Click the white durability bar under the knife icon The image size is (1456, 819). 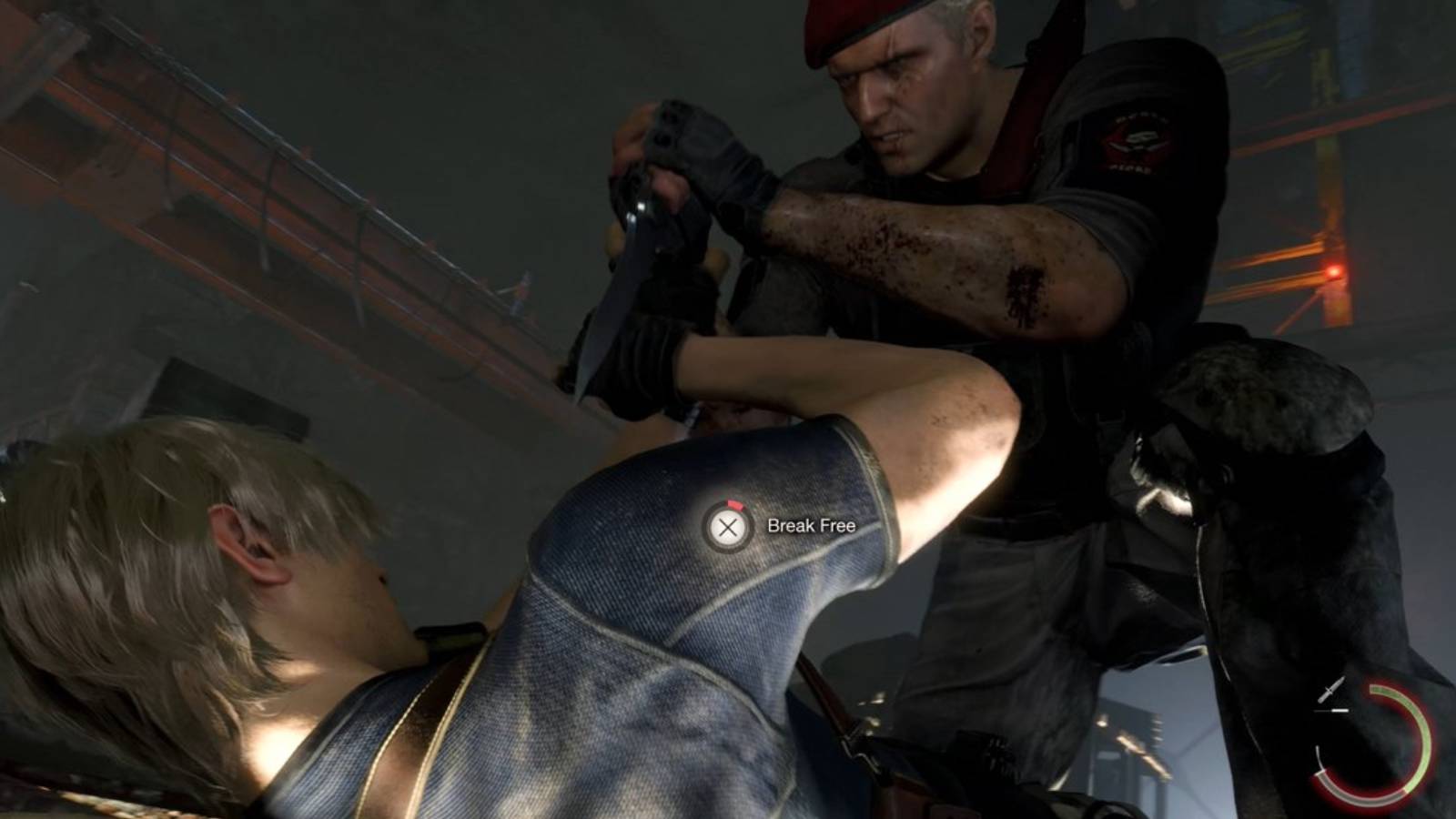tap(1340, 710)
